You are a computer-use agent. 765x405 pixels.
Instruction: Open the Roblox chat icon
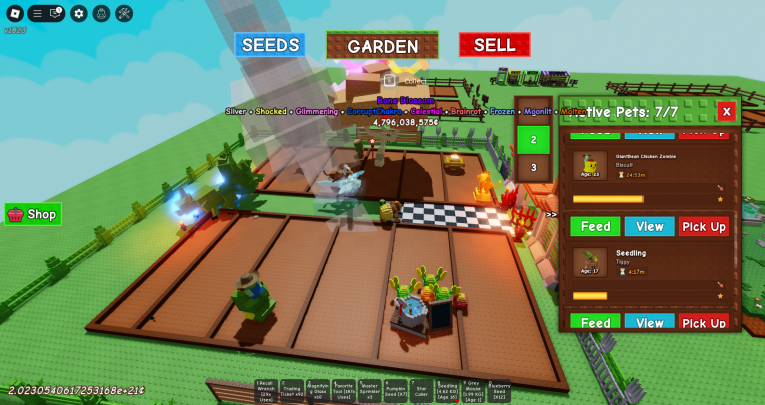click(56, 13)
